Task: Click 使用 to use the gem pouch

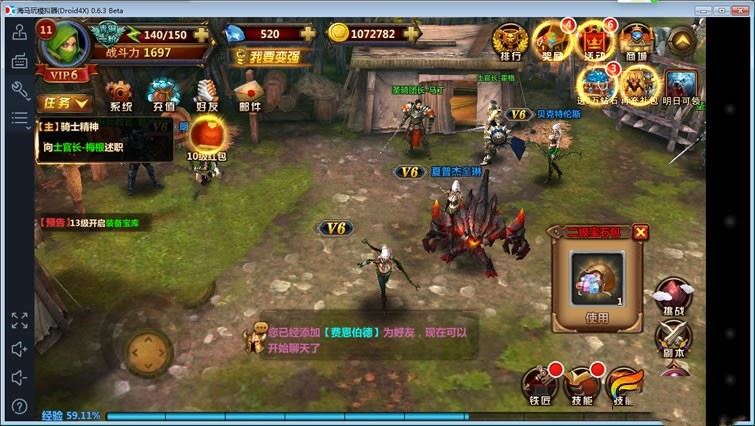Action: (x=597, y=318)
